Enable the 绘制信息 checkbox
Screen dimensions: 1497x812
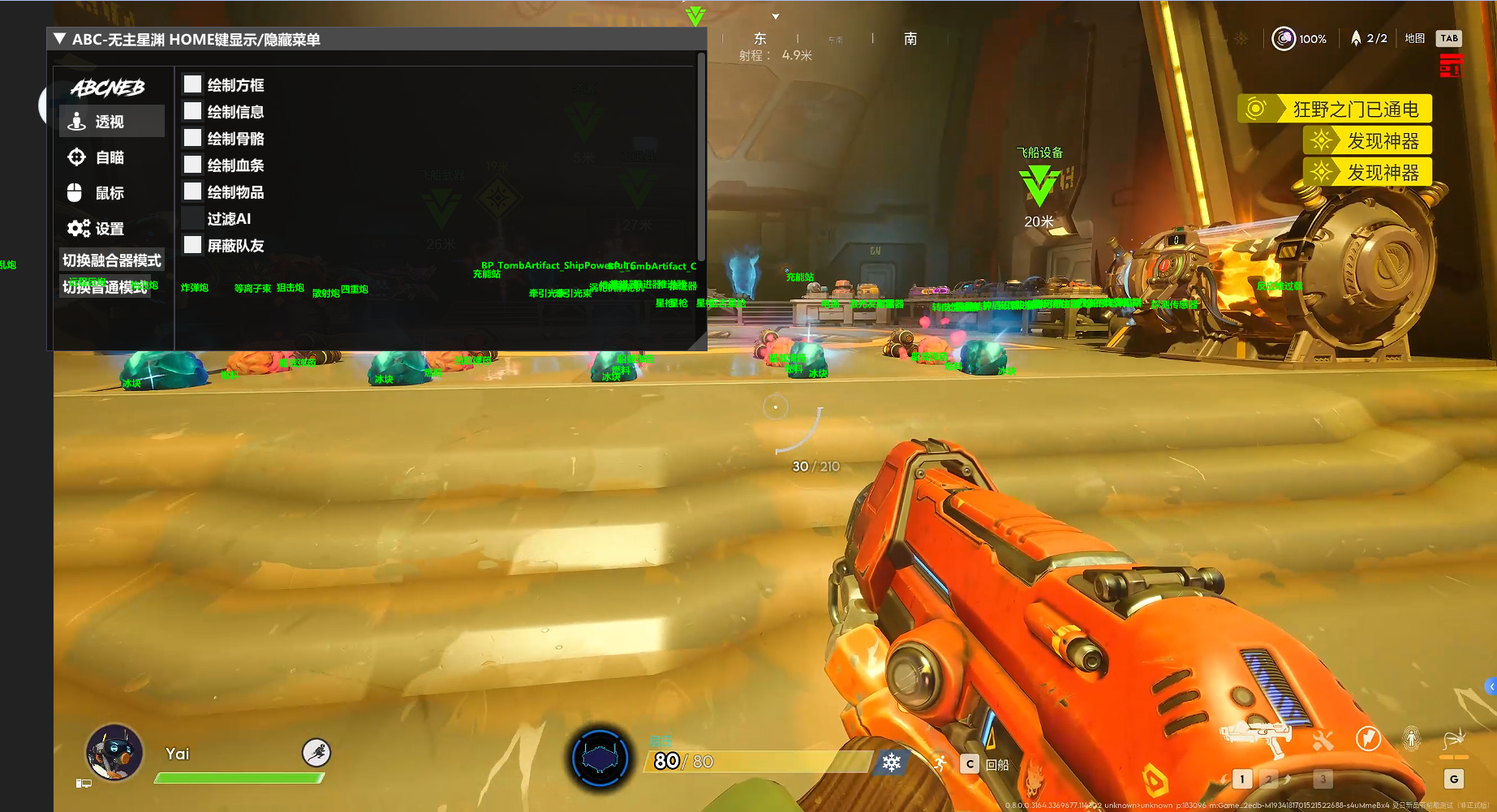tap(192, 111)
